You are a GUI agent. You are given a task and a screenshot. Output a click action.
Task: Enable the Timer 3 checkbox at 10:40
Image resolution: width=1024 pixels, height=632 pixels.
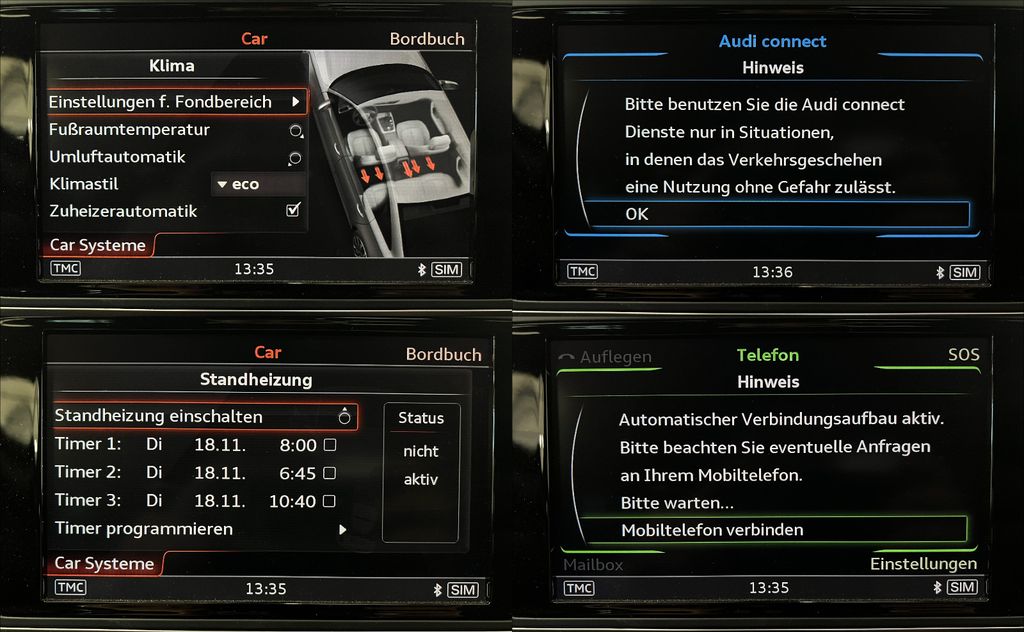coord(329,501)
